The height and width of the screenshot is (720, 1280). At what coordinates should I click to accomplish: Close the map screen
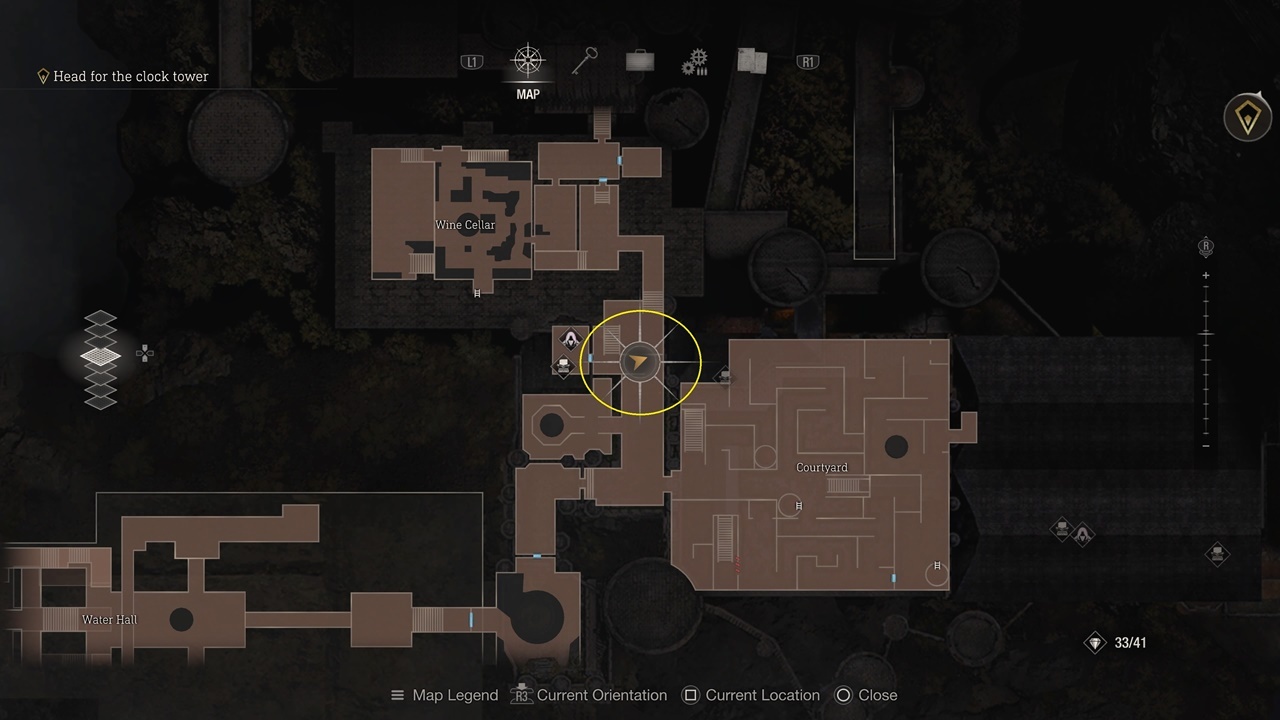coord(866,695)
